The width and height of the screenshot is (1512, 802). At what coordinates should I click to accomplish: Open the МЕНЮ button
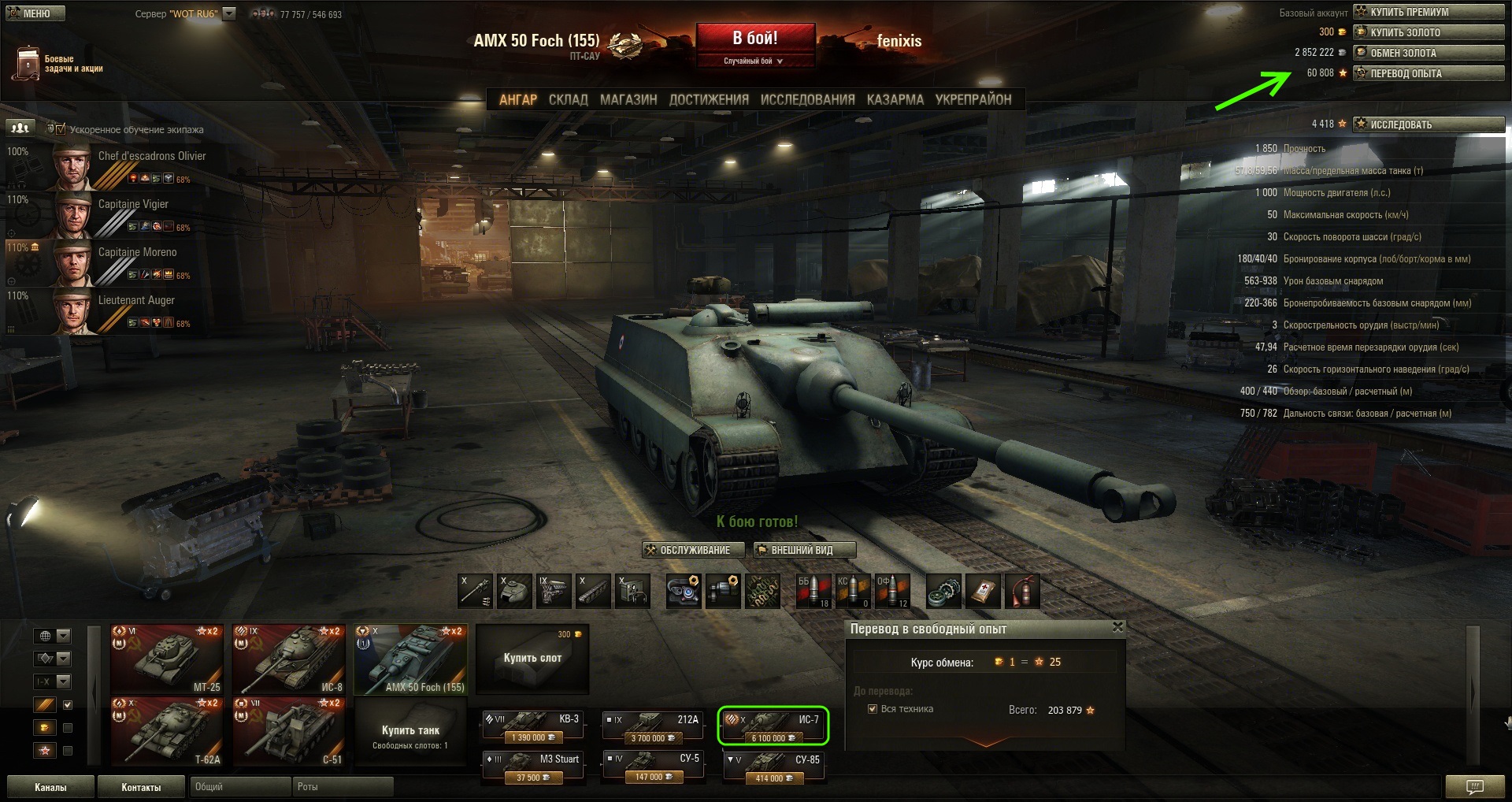pyautogui.click(x=35, y=13)
